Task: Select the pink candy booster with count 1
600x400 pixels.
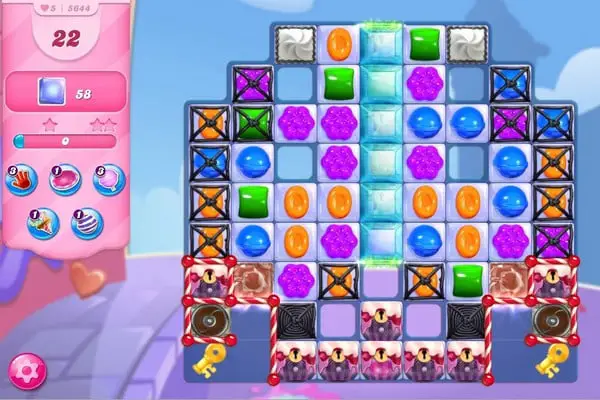Action: tap(65, 179)
